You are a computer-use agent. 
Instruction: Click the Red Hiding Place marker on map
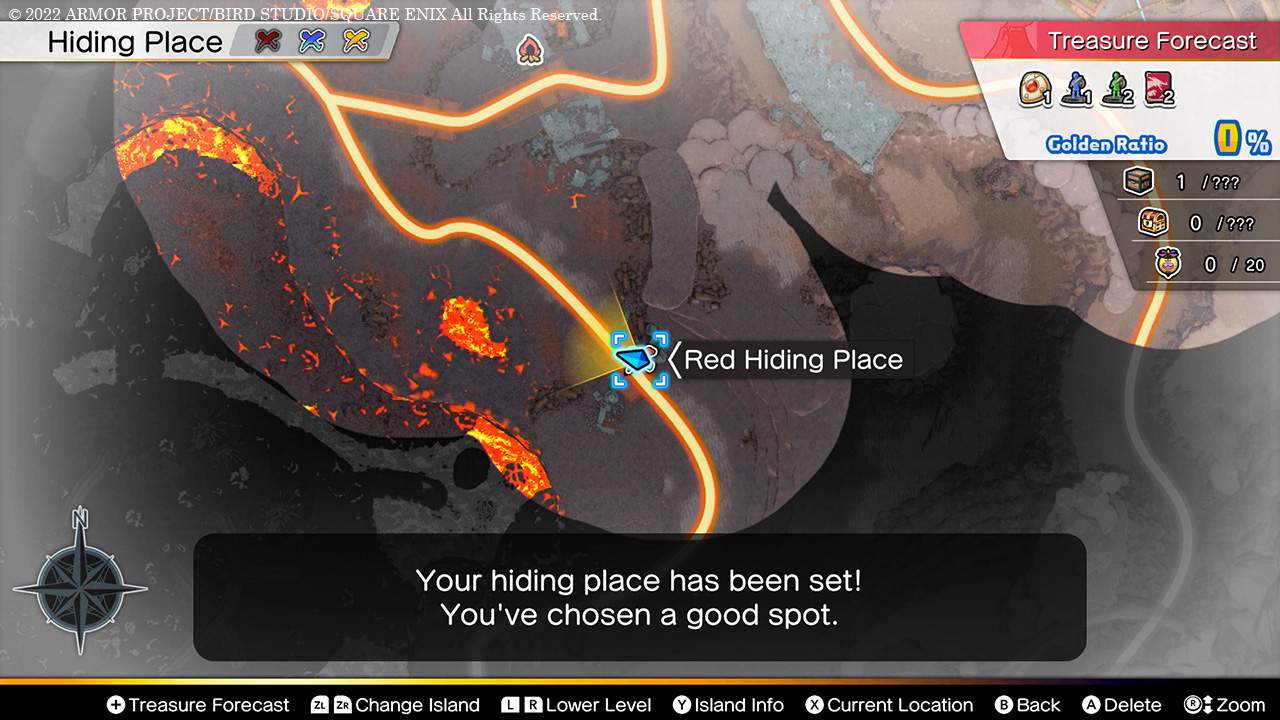(637, 360)
